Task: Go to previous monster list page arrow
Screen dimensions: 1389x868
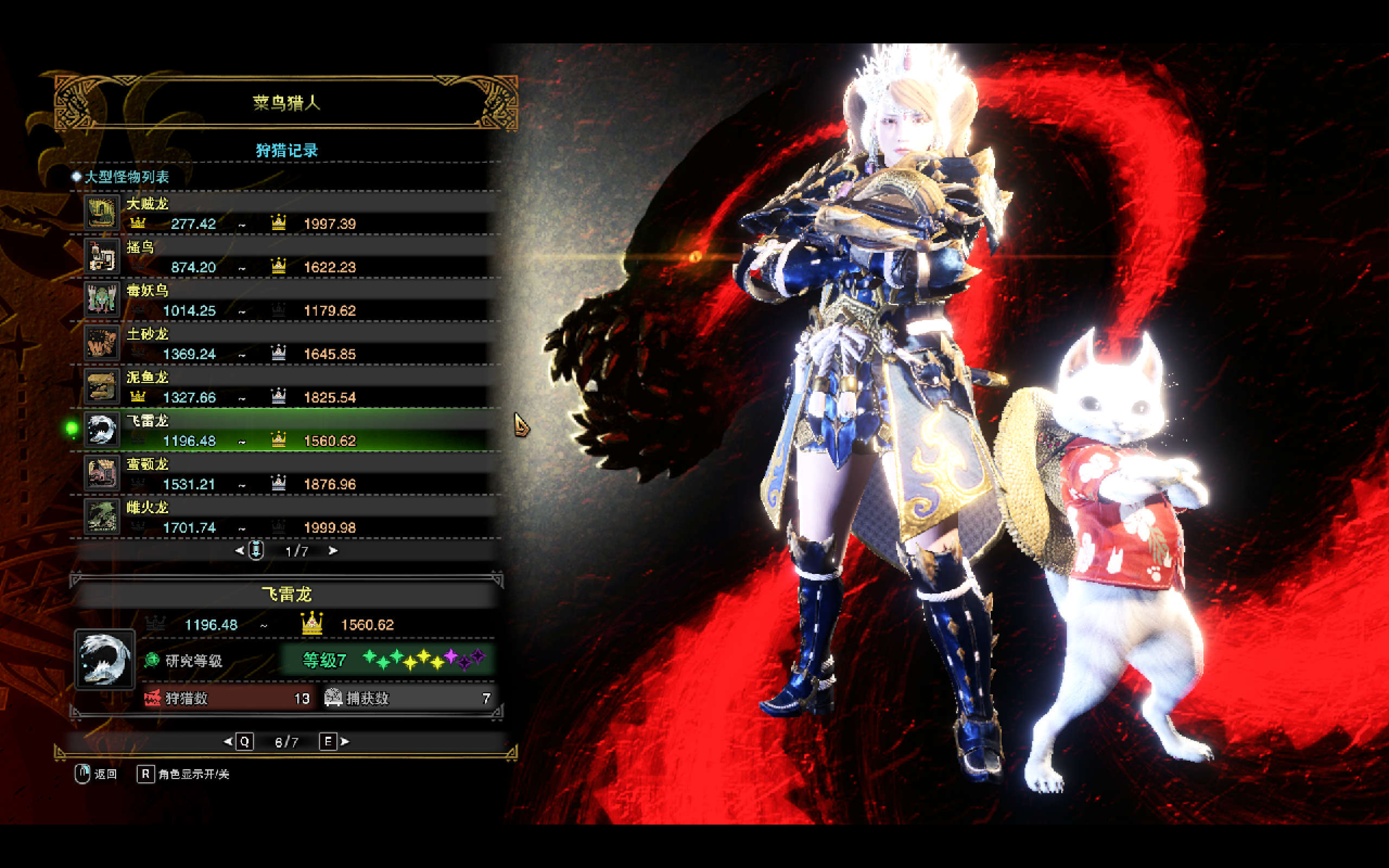Action: (x=240, y=551)
